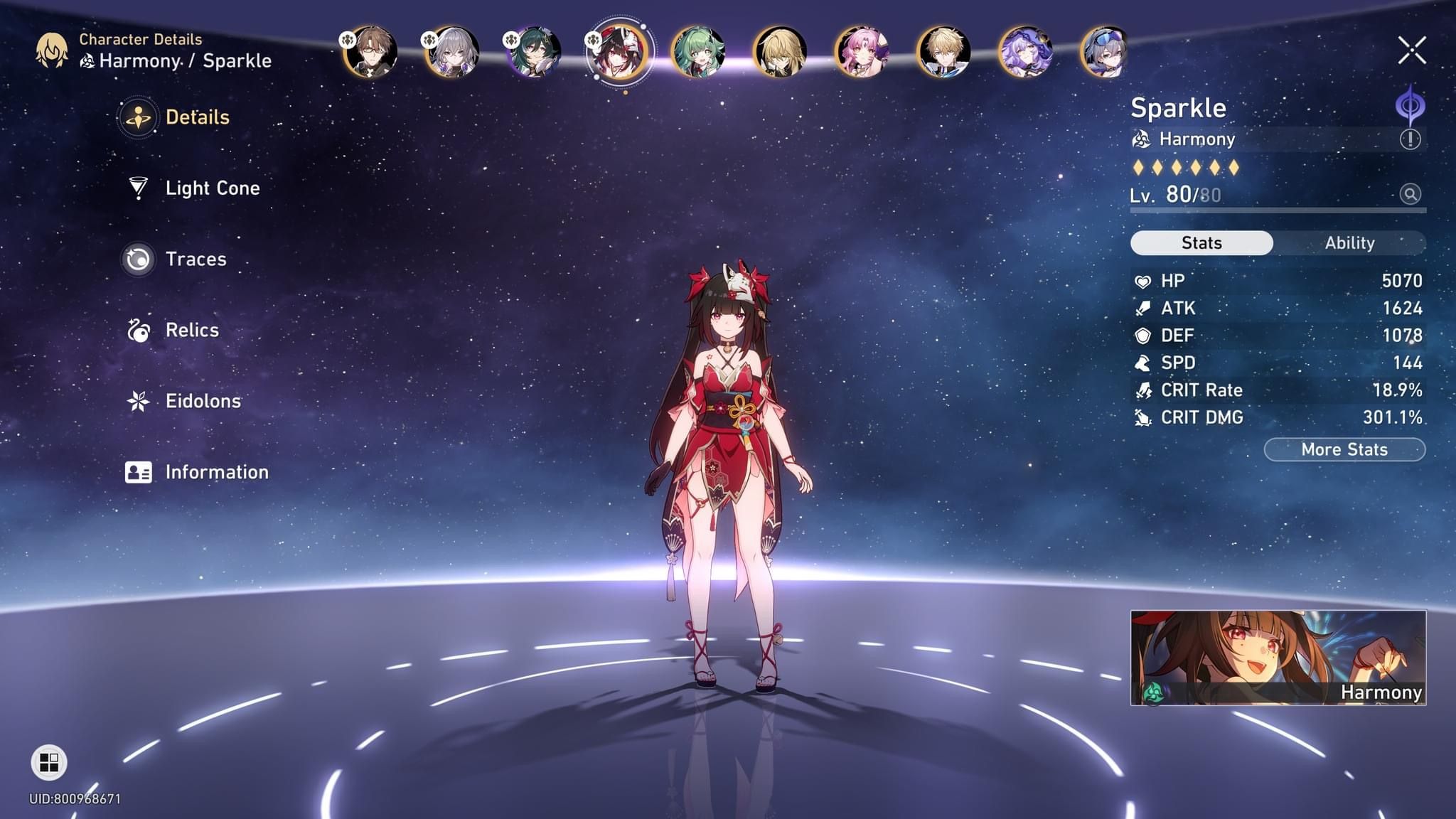The width and height of the screenshot is (1456, 819).
Task: Open the Details section
Action: [196, 117]
